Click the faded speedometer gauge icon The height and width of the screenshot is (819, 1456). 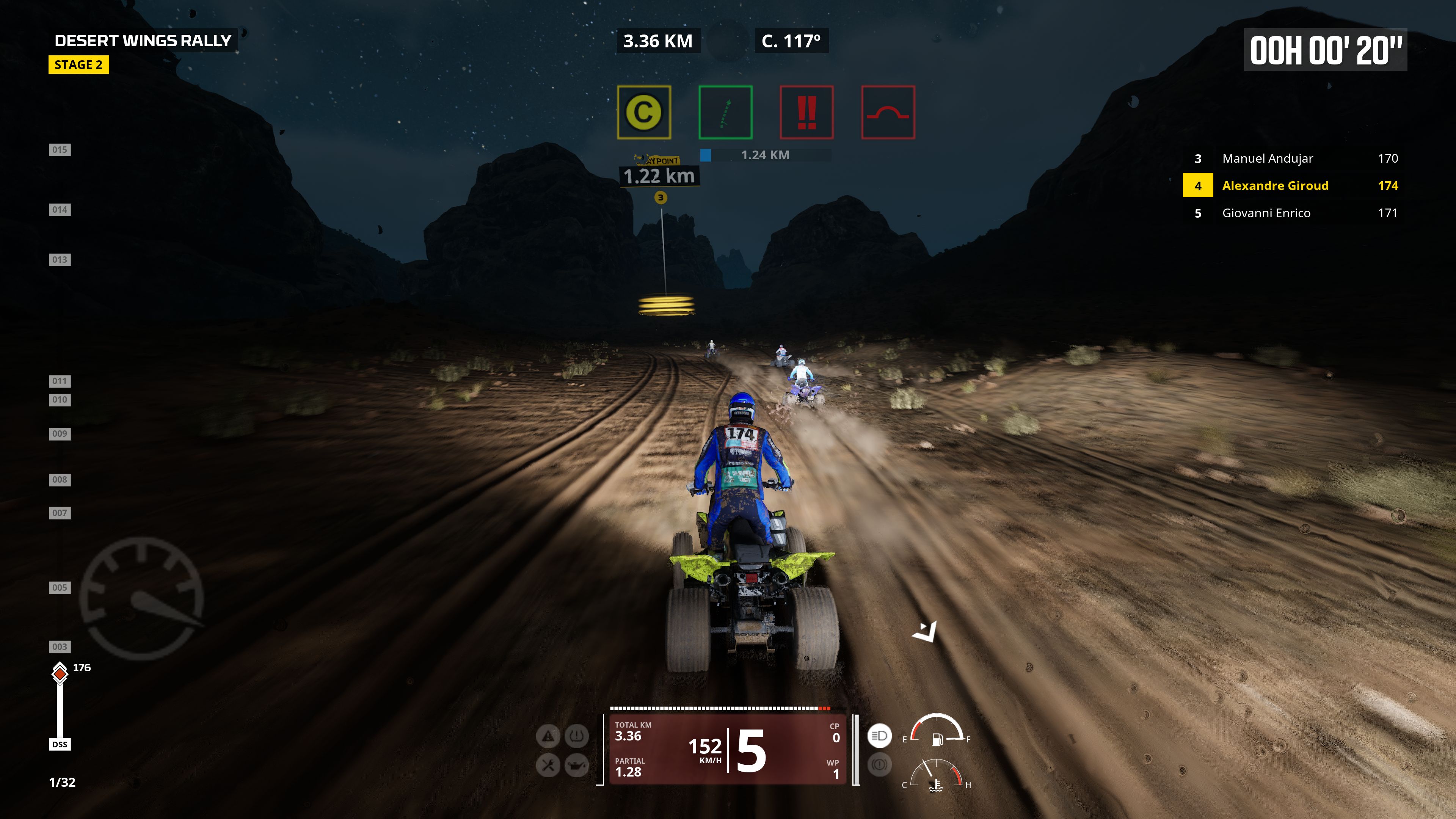click(141, 598)
